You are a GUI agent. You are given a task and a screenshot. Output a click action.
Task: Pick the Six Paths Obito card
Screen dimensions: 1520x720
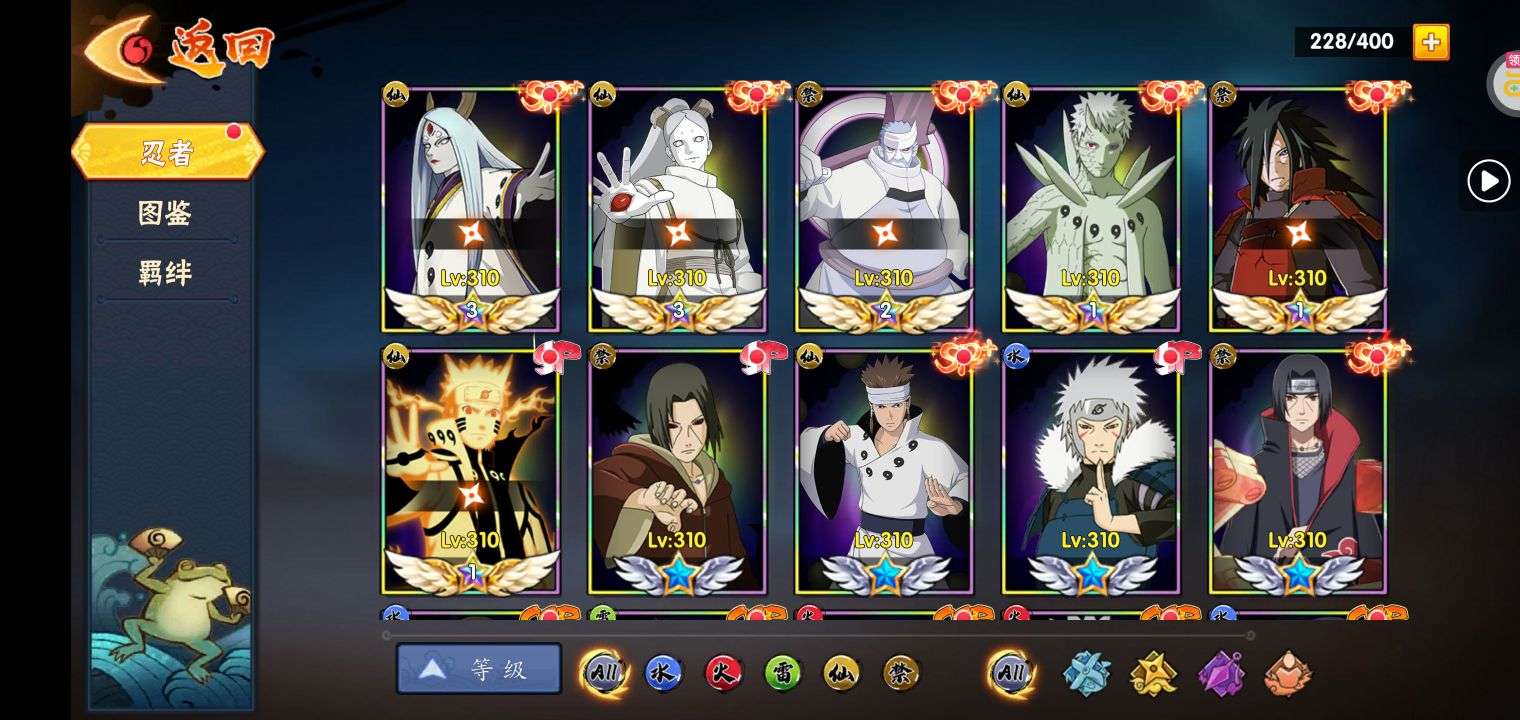point(1091,210)
